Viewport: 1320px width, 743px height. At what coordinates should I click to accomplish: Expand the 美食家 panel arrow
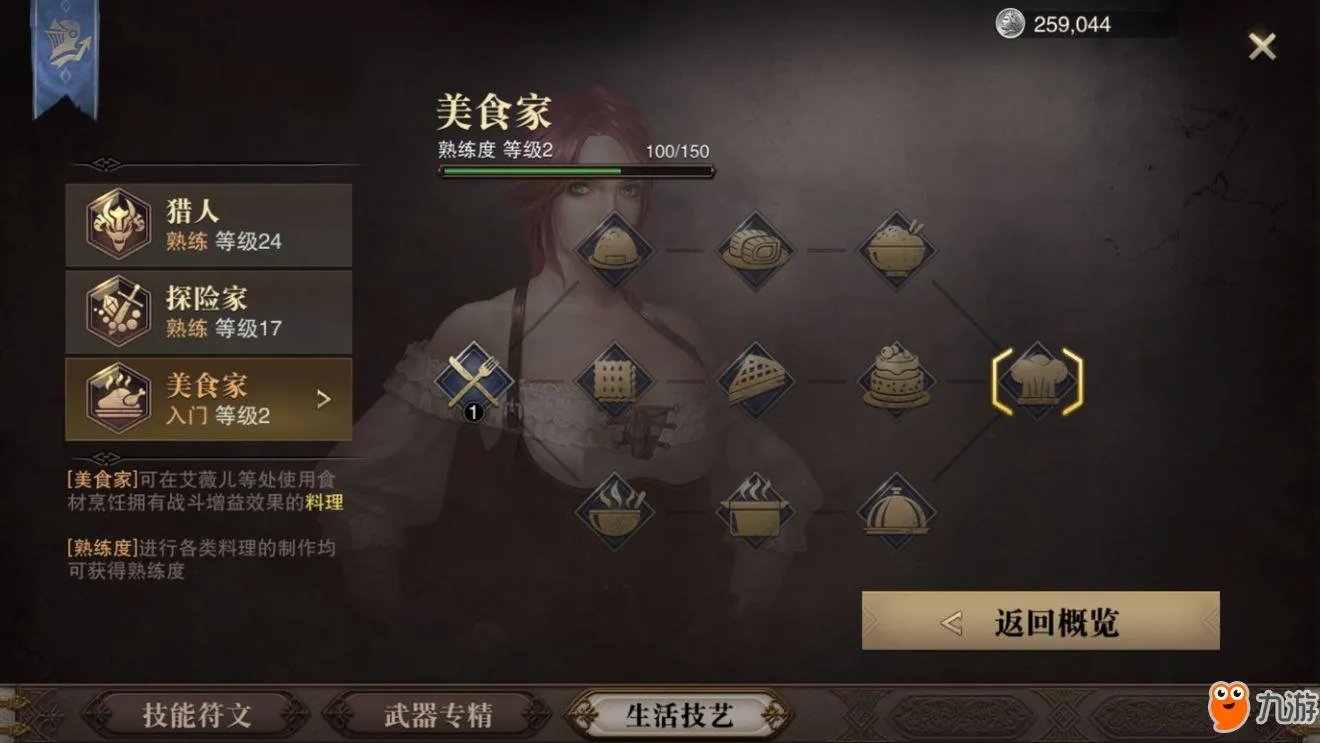click(321, 397)
